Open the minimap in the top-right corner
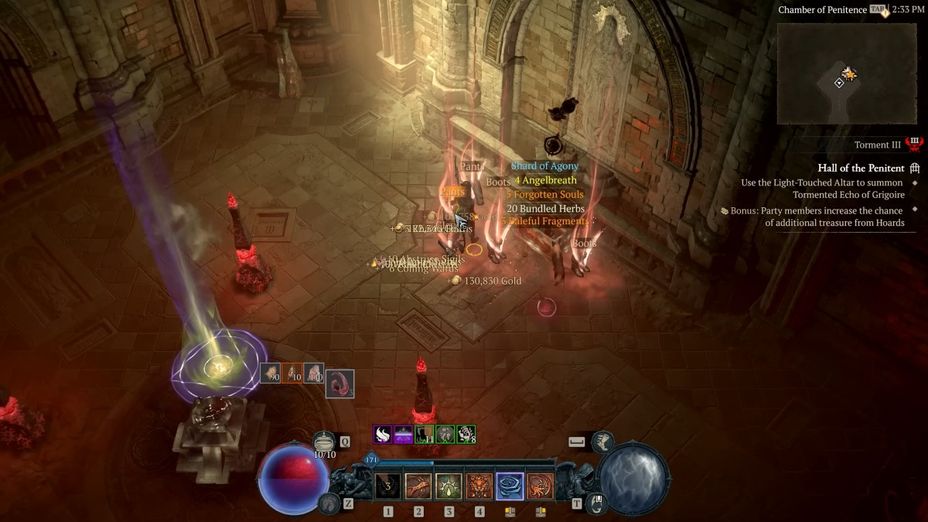The image size is (928, 522). [846, 73]
